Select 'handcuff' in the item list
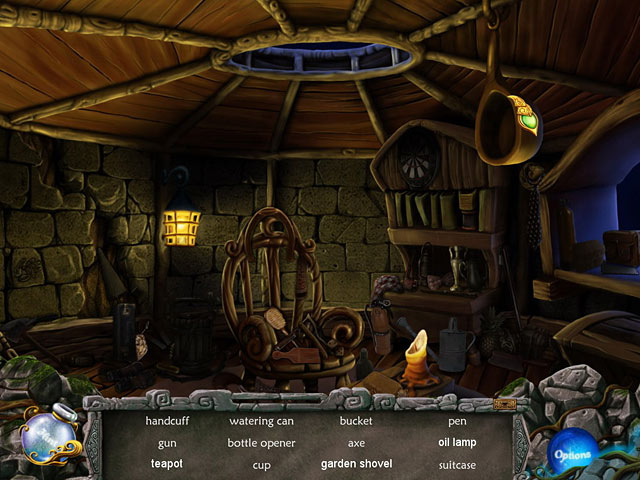 [x=167, y=421]
